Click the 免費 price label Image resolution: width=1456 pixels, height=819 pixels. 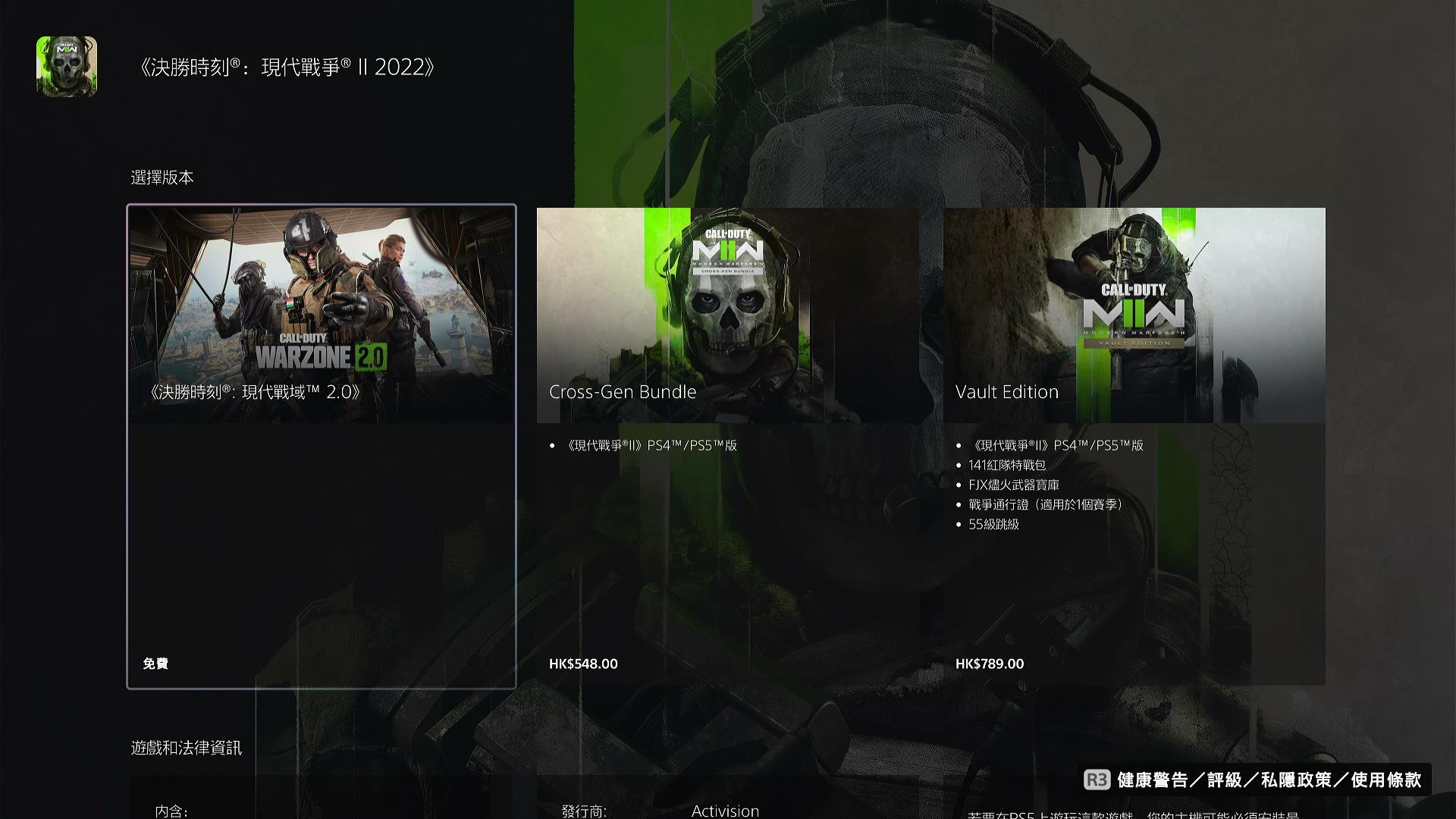155,664
